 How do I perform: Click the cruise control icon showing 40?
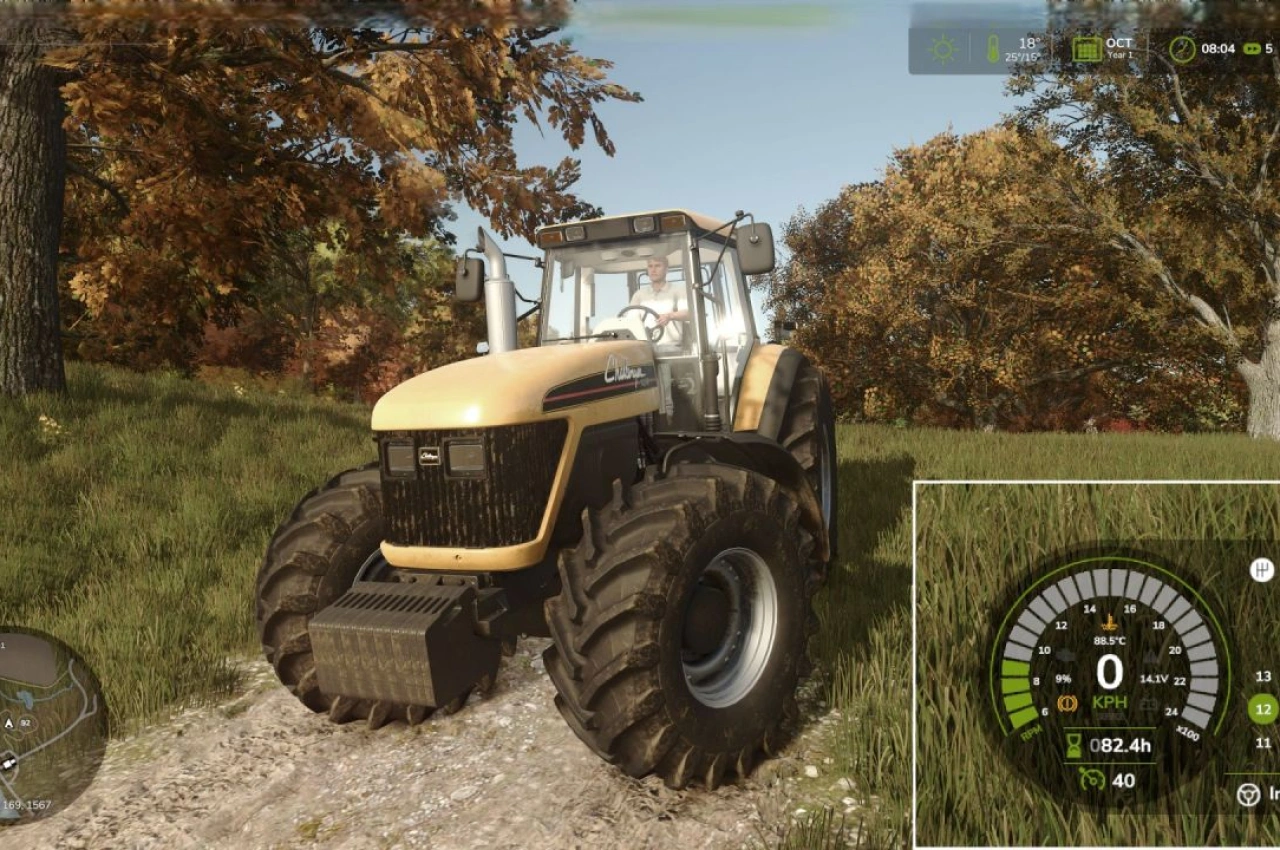coord(1094,779)
